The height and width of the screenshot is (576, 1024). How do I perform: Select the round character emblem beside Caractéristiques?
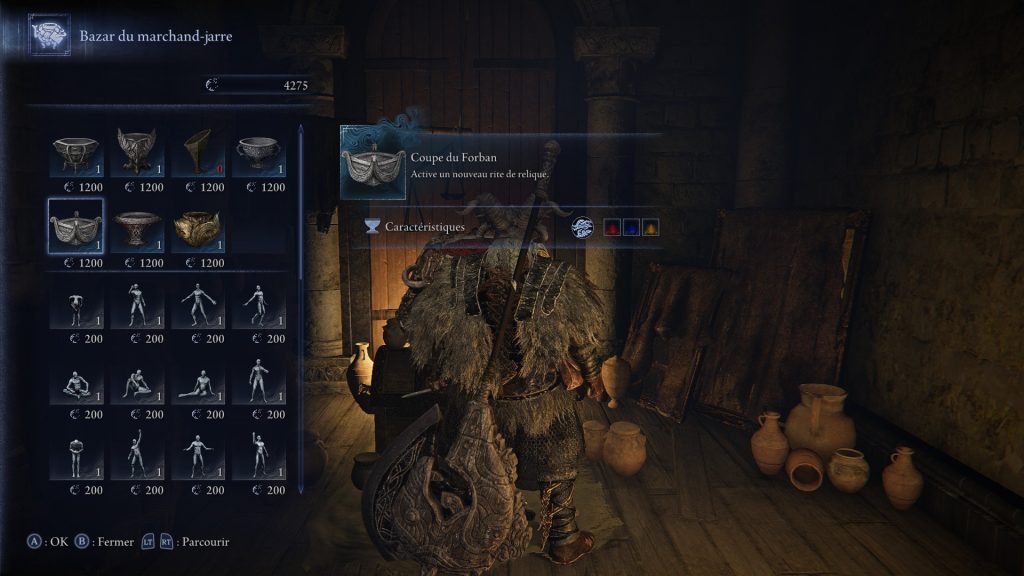pos(583,228)
